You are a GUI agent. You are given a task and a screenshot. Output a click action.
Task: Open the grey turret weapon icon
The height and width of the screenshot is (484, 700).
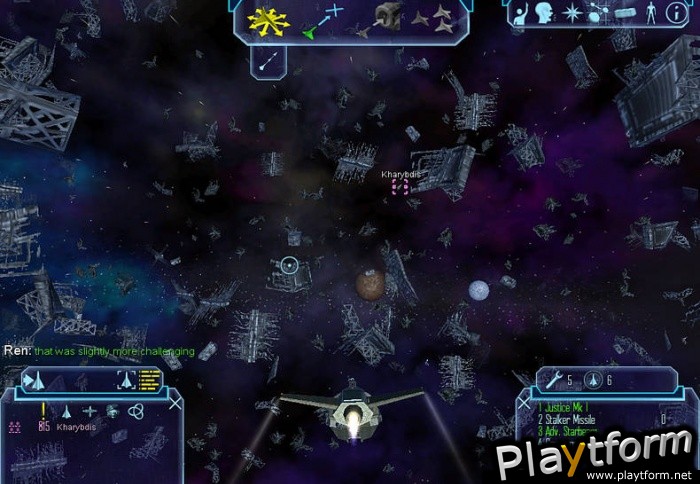pyautogui.click(x=386, y=17)
